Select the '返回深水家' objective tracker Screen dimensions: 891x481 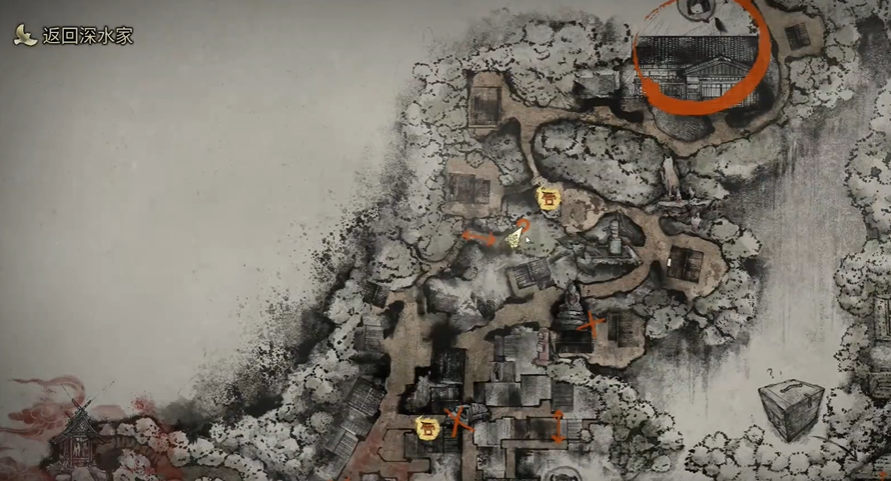click(x=75, y=36)
